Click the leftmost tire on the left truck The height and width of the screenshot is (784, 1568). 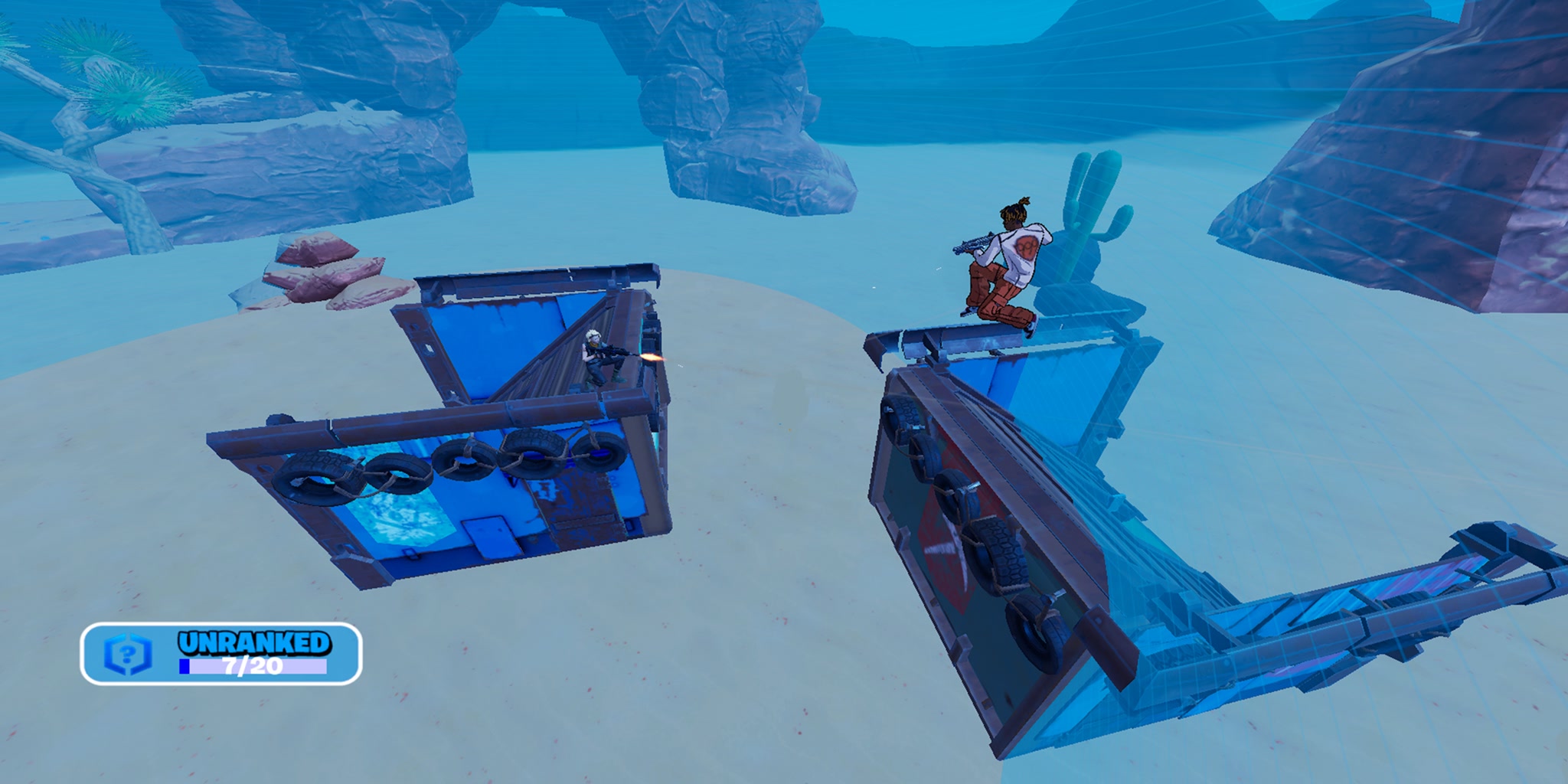[x=314, y=479]
